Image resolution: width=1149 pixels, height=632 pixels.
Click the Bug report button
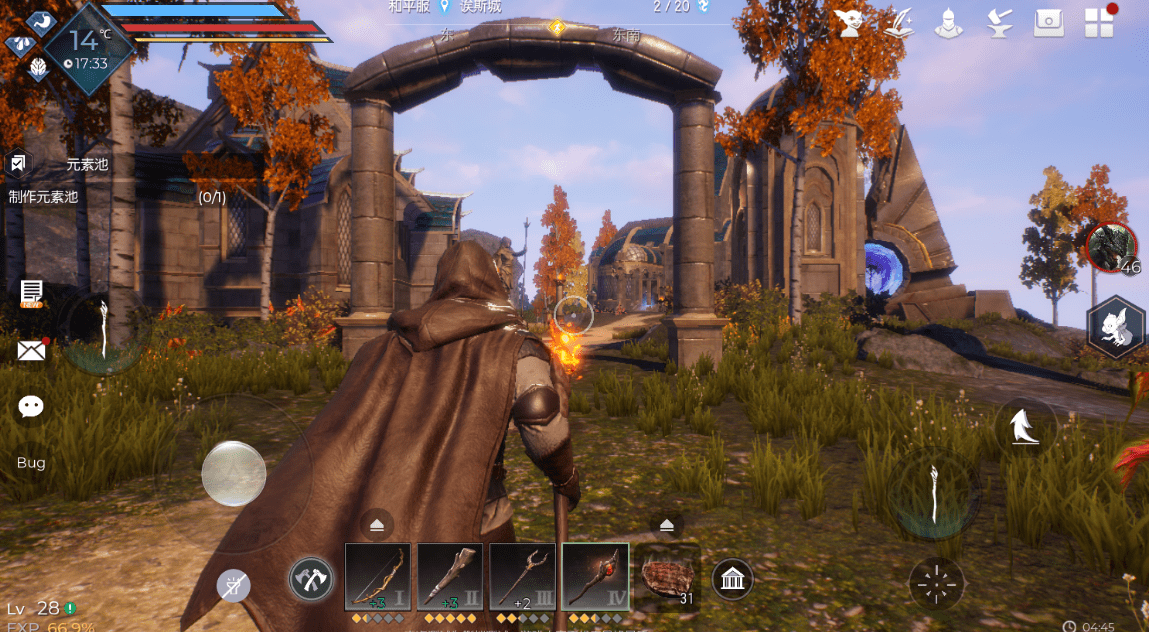coord(31,463)
